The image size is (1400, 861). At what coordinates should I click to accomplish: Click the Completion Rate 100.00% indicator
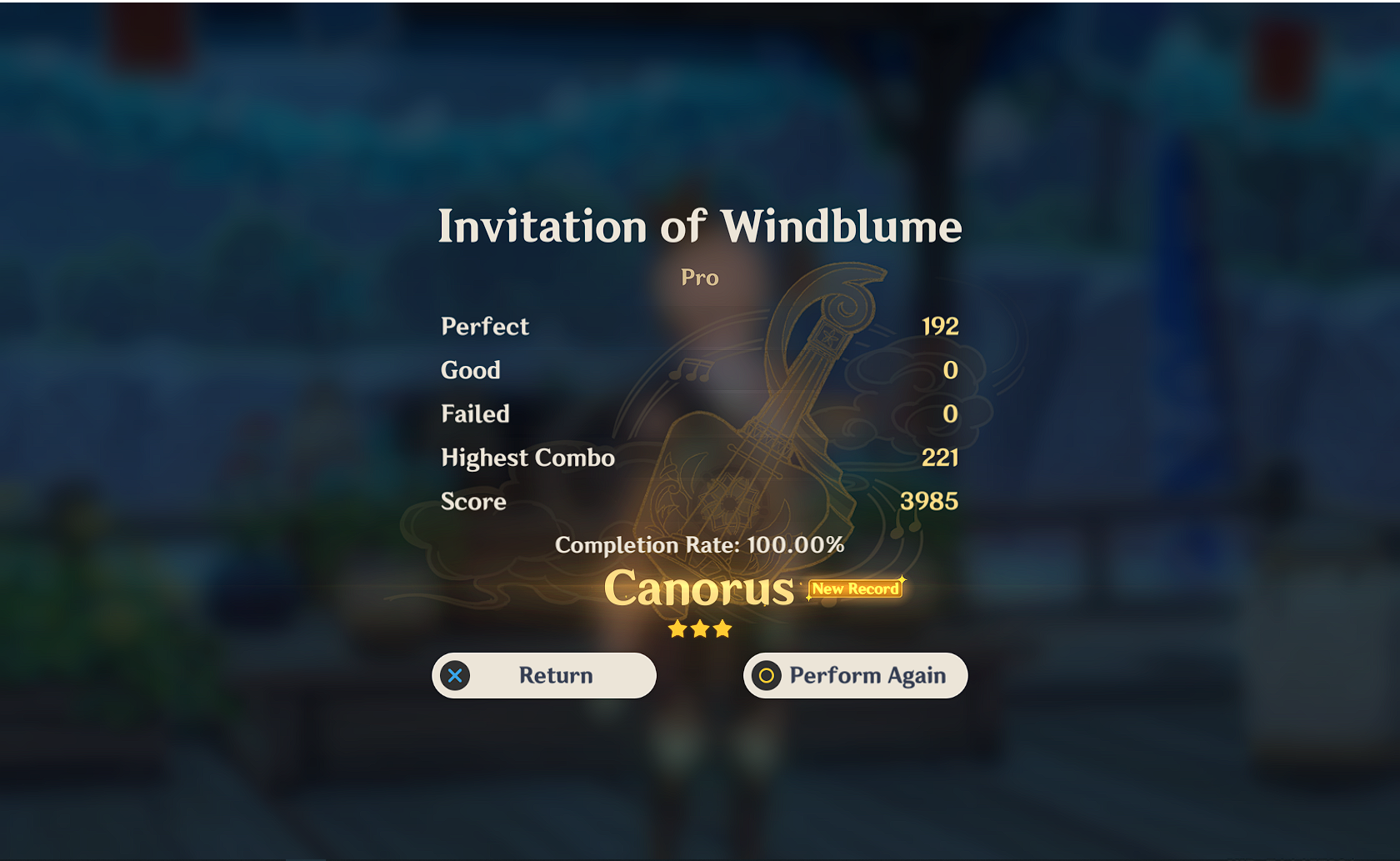coord(700,544)
